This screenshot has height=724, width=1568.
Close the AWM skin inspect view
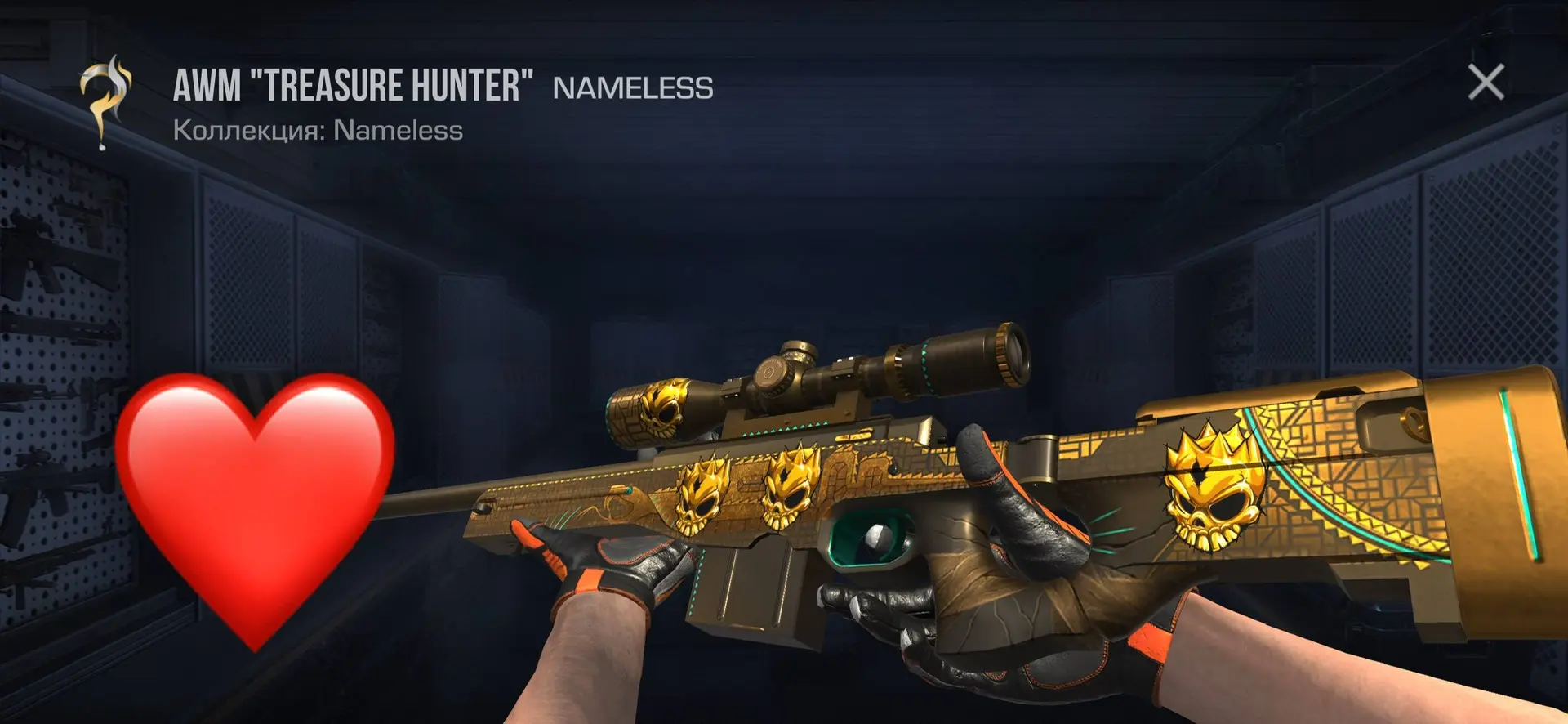coord(1486,83)
